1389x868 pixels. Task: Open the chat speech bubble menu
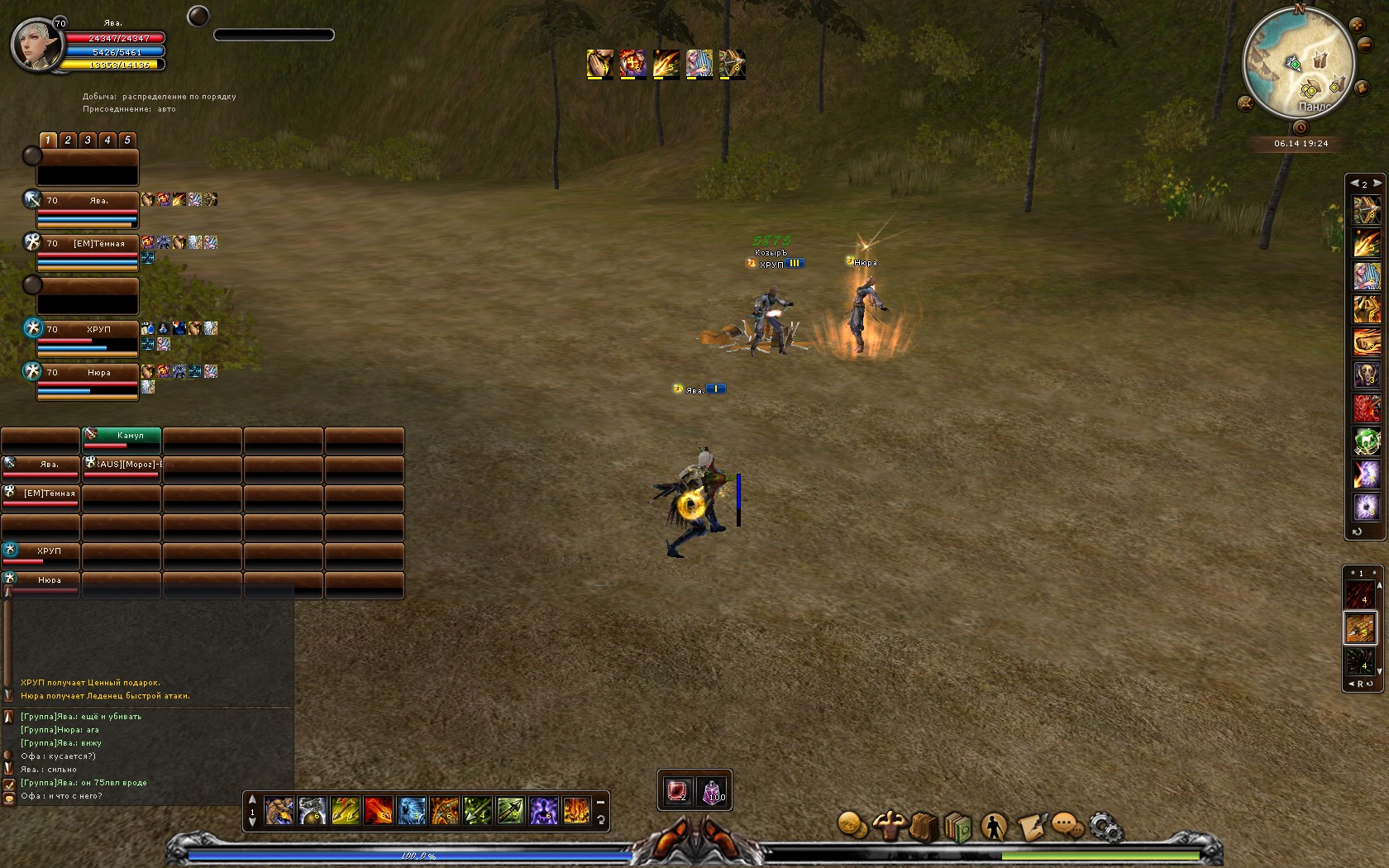click(x=1067, y=826)
